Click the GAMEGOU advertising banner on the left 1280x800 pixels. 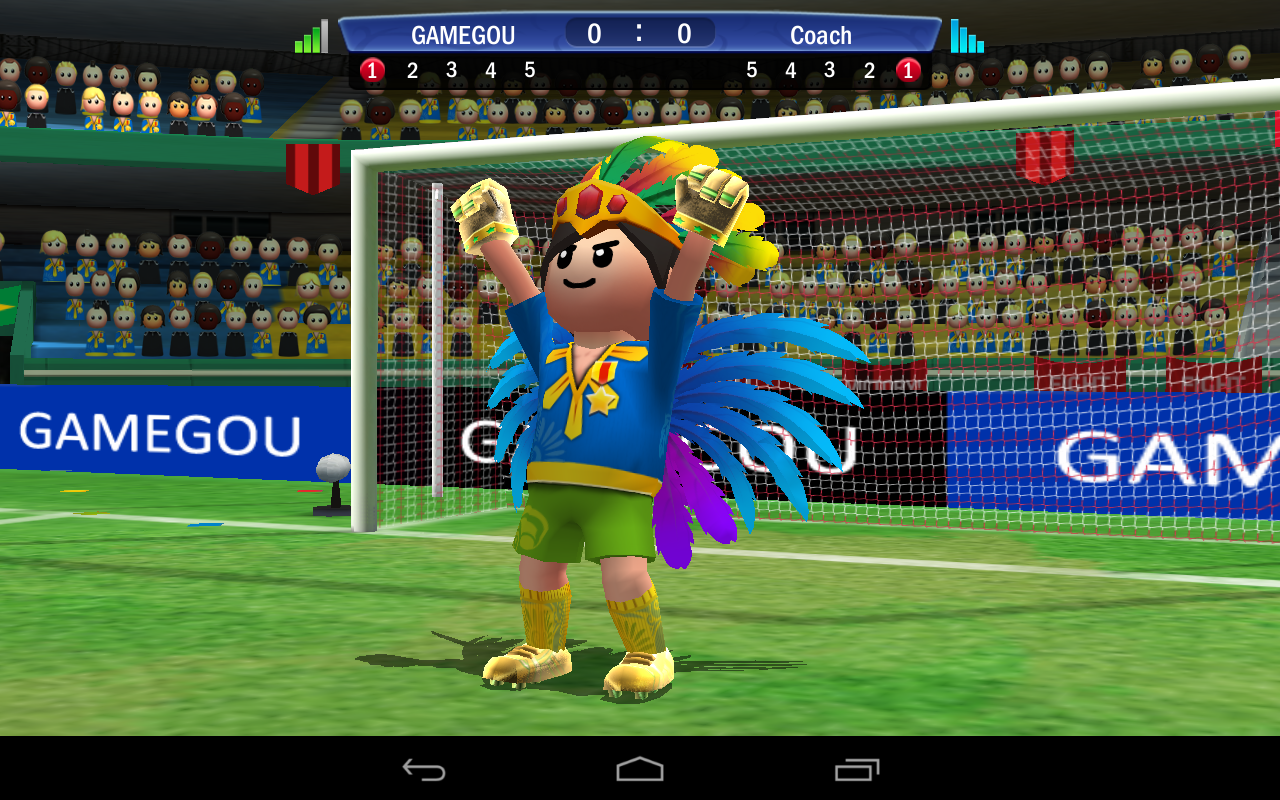pyautogui.click(x=160, y=430)
